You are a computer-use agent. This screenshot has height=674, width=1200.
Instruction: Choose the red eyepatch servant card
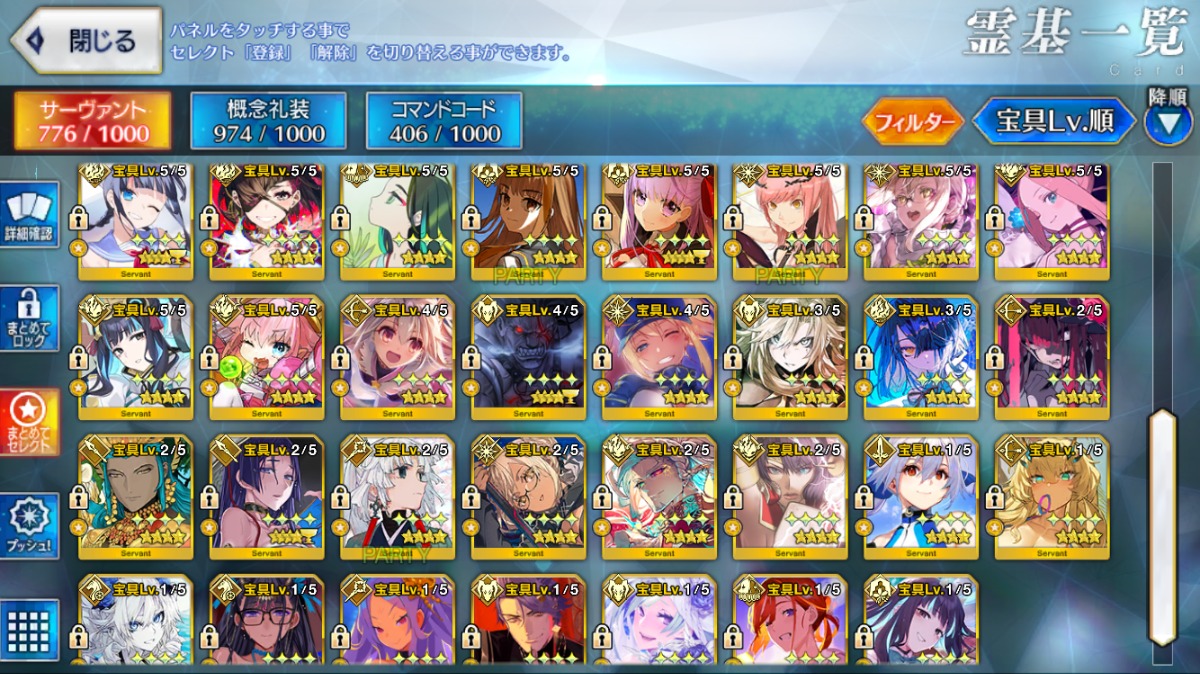pos(266,220)
